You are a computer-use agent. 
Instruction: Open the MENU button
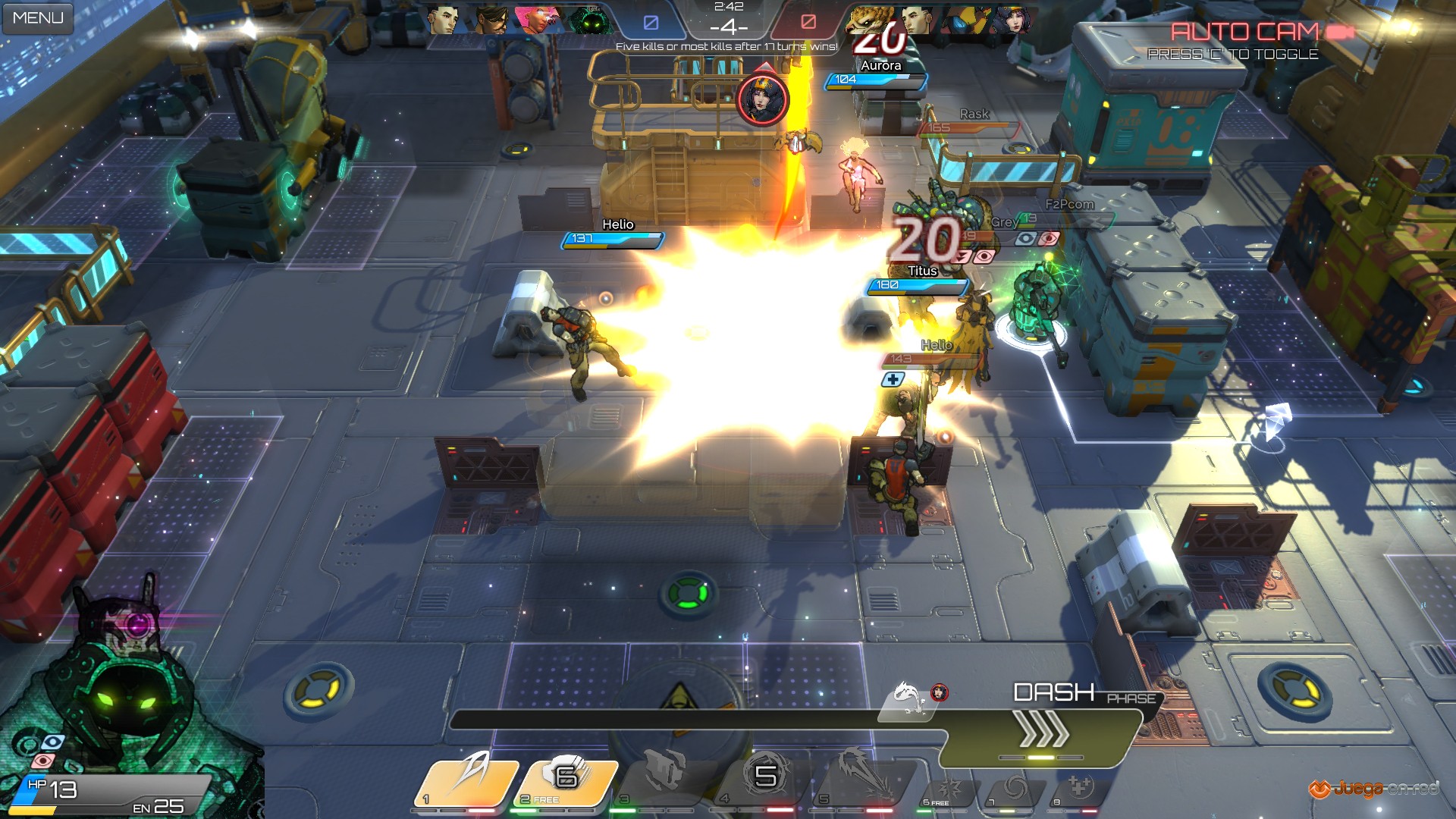point(38,17)
